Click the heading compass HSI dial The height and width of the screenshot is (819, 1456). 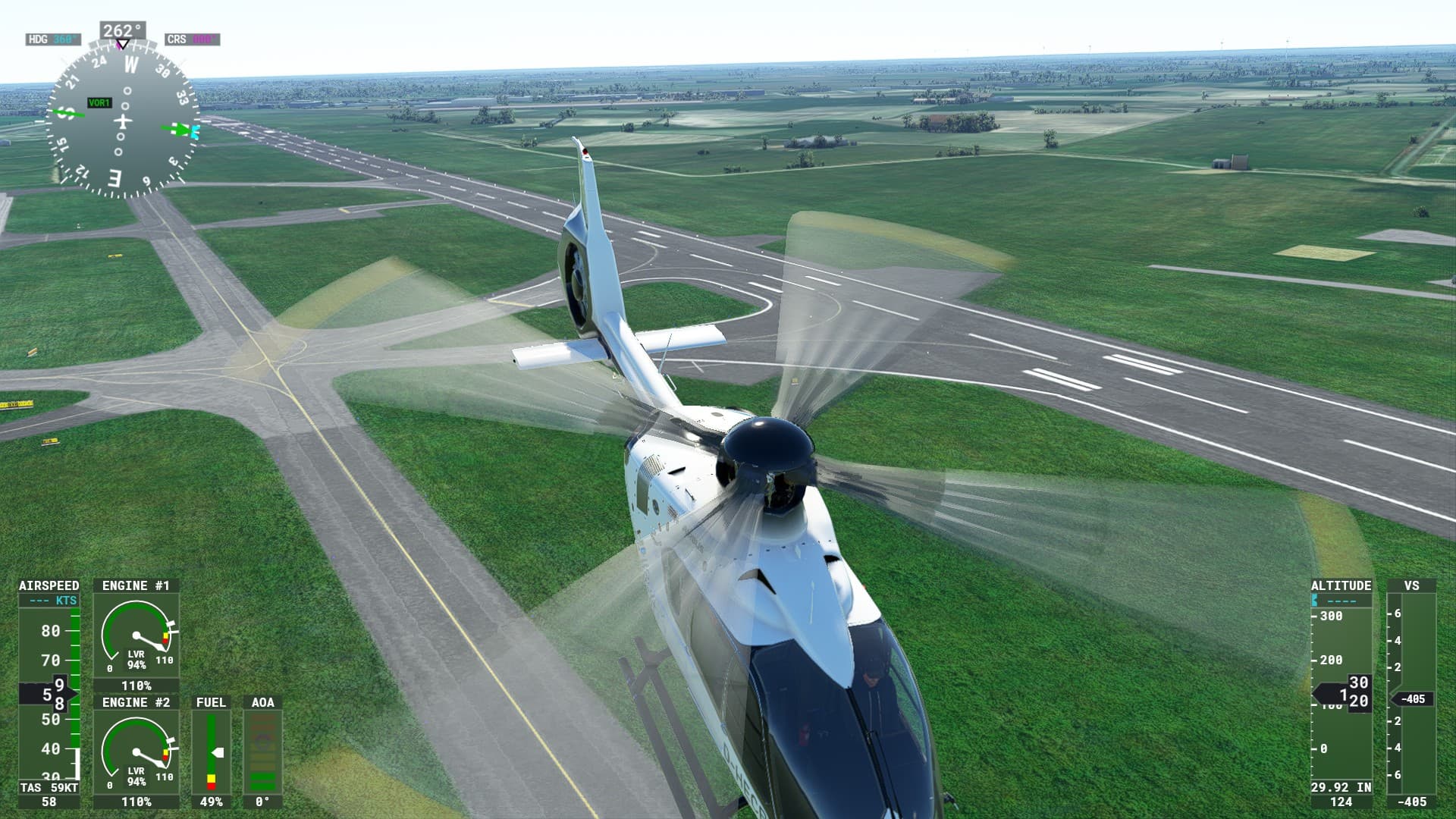click(x=122, y=121)
